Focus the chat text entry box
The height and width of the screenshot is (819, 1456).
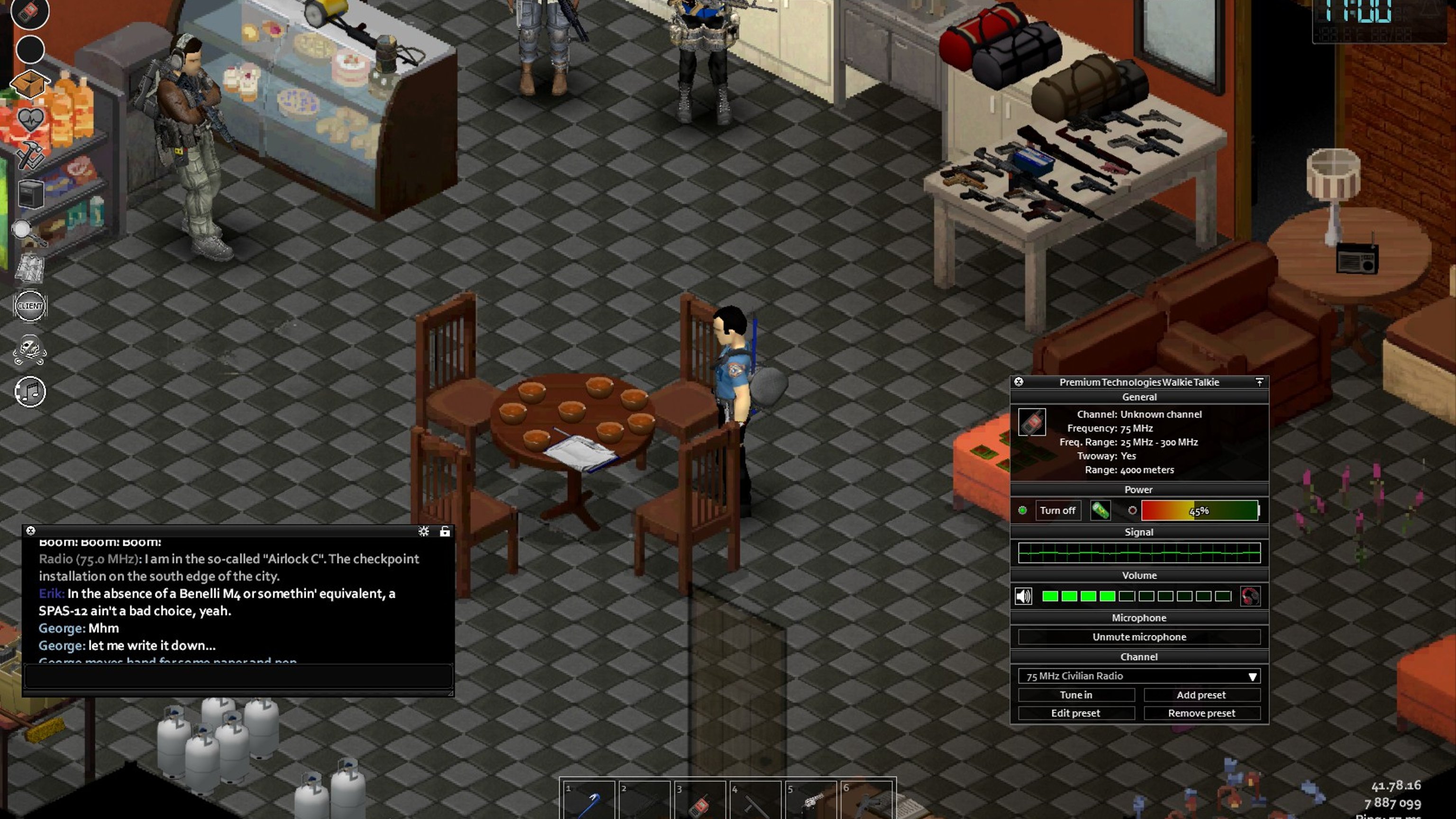point(237,675)
